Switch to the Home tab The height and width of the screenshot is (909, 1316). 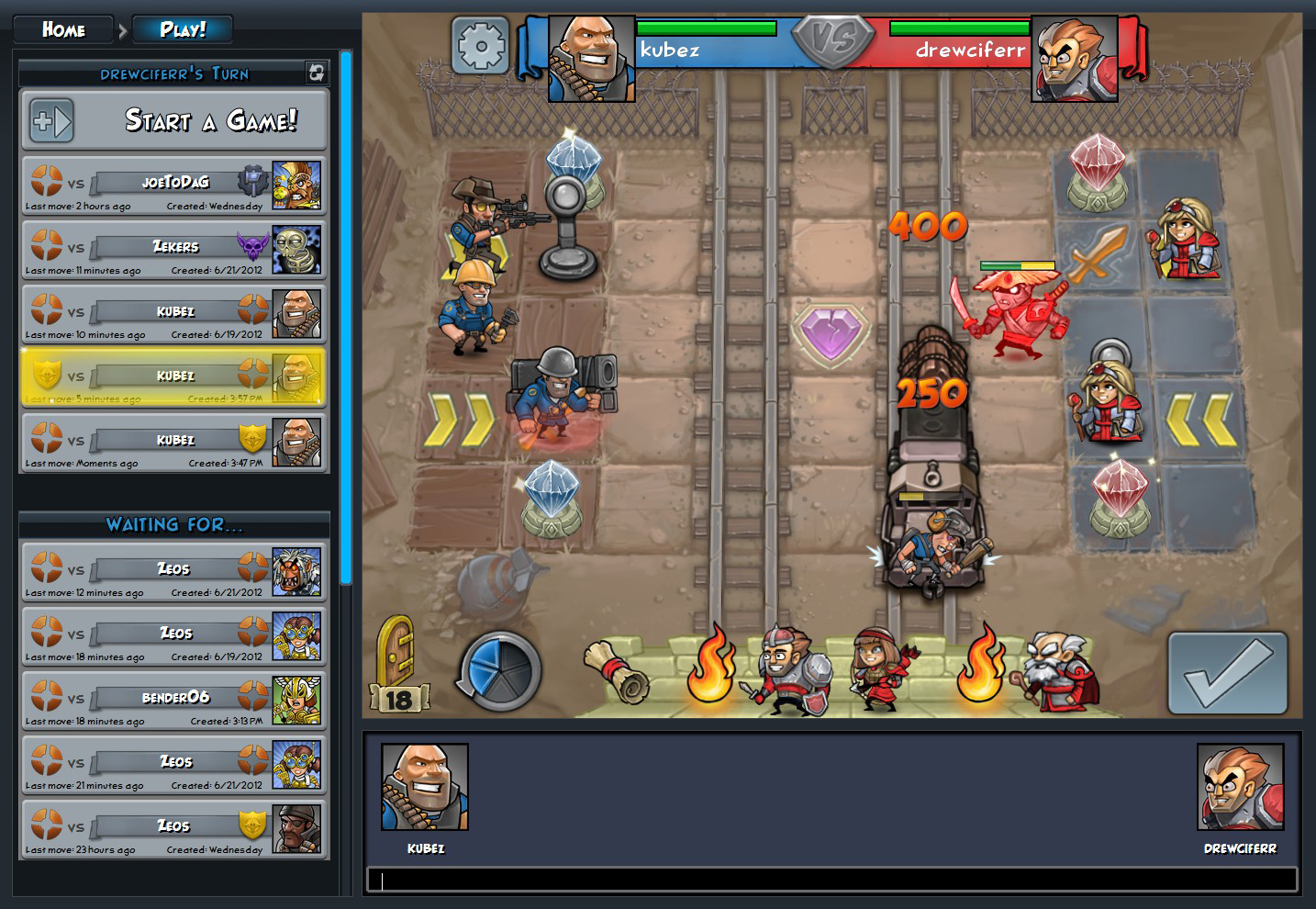coord(63,28)
